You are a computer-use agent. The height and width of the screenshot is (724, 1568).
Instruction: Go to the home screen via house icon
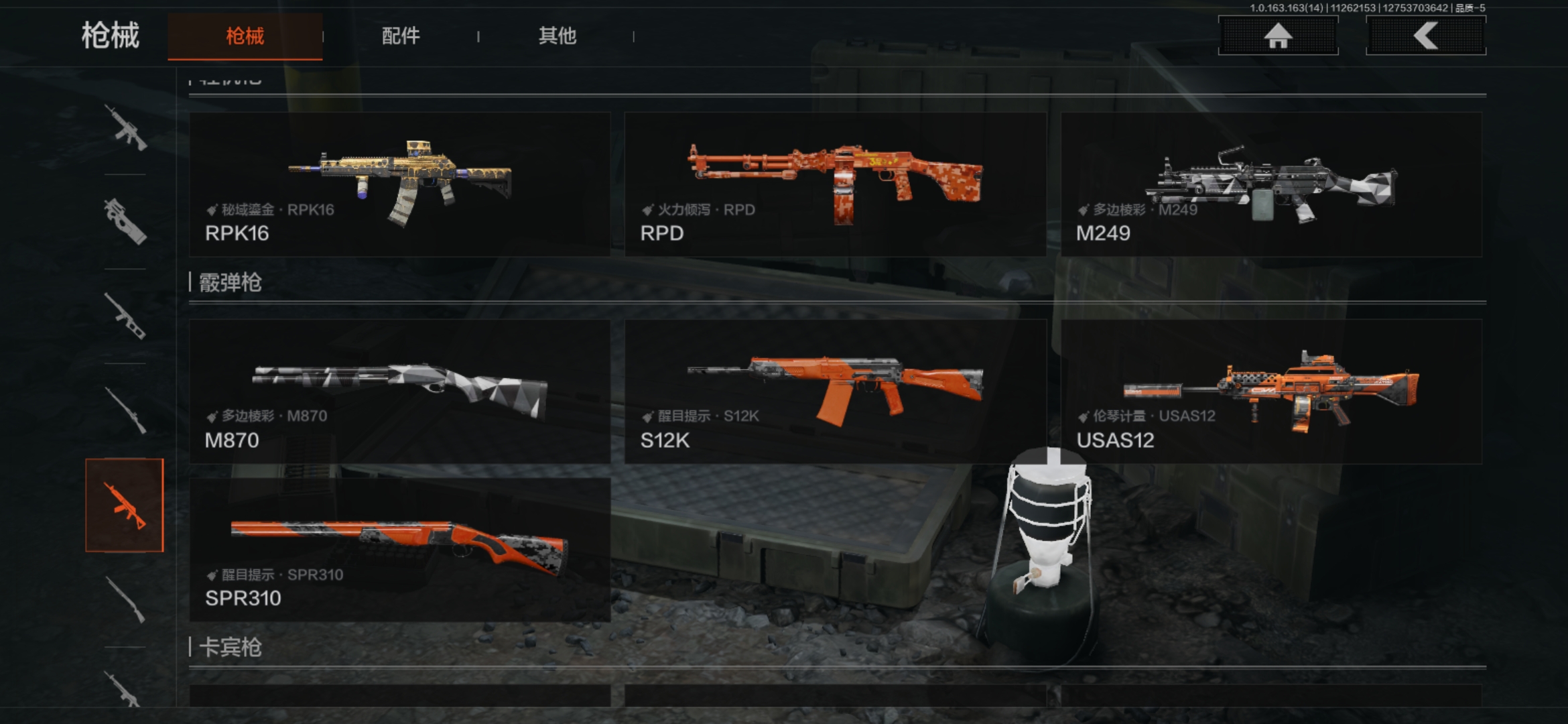[1278, 36]
